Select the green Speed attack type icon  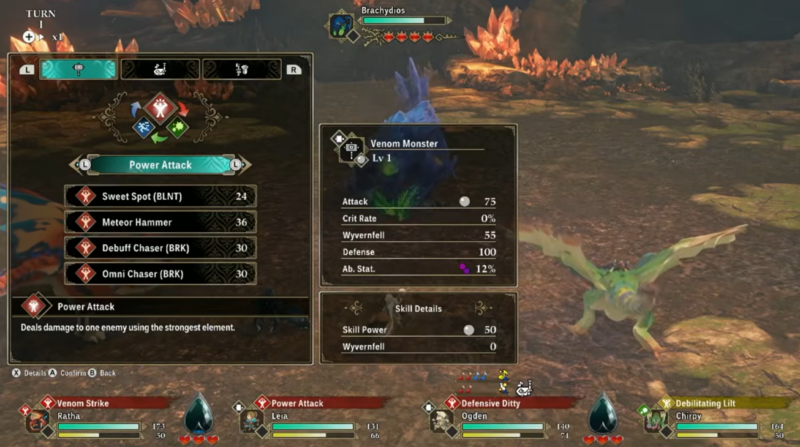click(176, 128)
